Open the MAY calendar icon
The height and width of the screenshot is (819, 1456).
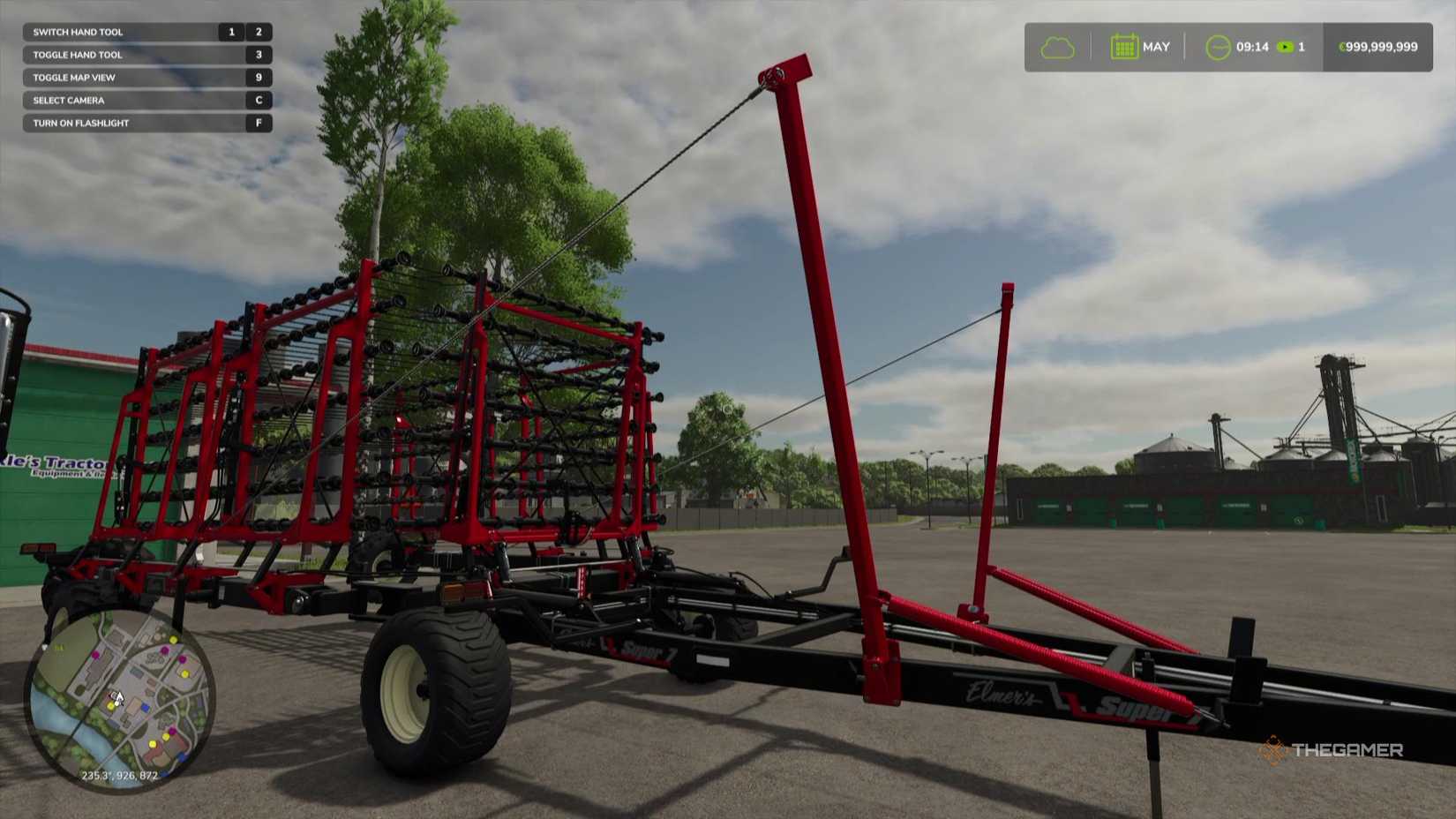1123,46
